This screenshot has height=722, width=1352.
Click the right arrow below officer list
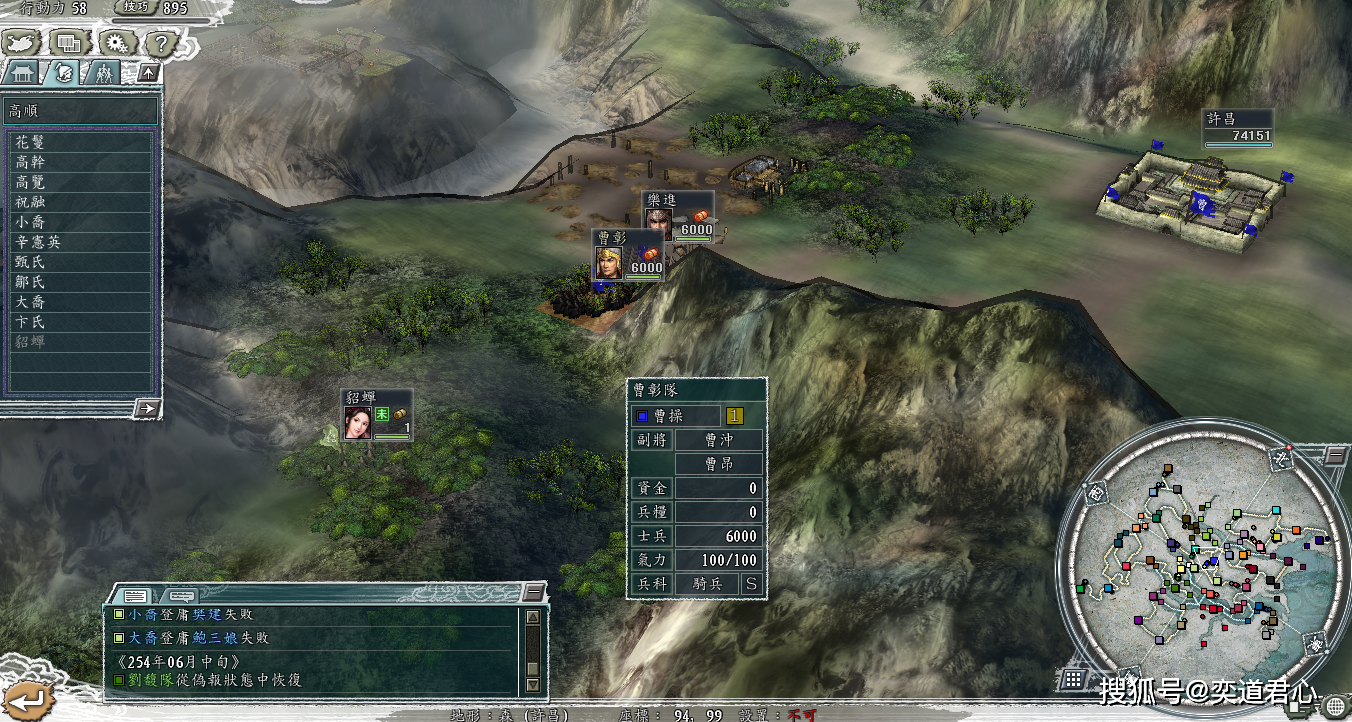point(146,407)
